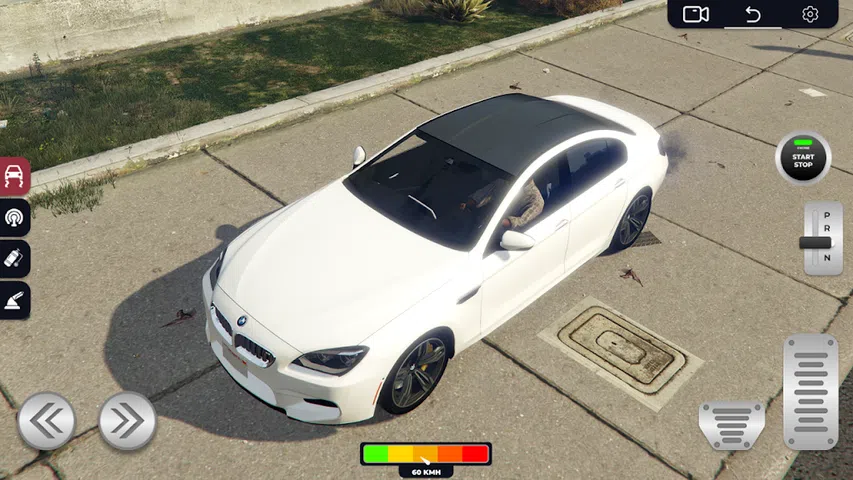Click the P R N gear shifter
The image size is (853, 480).
point(823,239)
